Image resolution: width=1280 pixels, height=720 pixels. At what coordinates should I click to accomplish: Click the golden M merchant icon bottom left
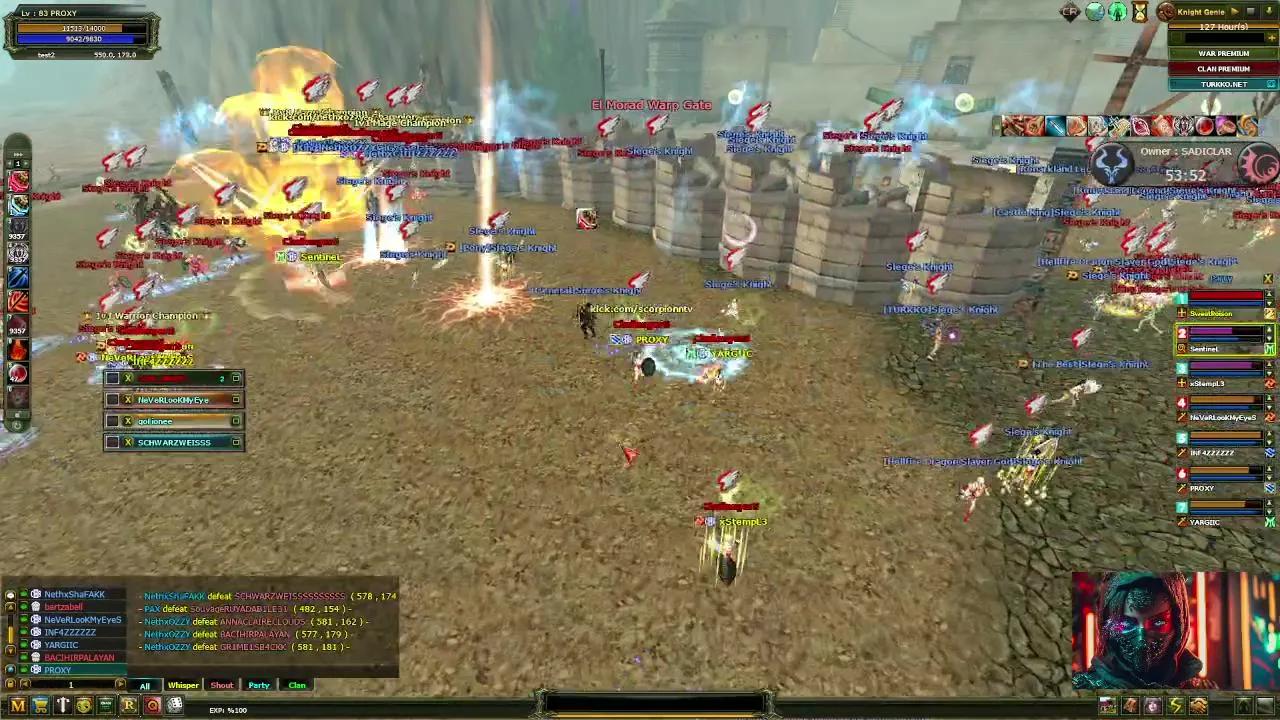click(x=17, y=705)
